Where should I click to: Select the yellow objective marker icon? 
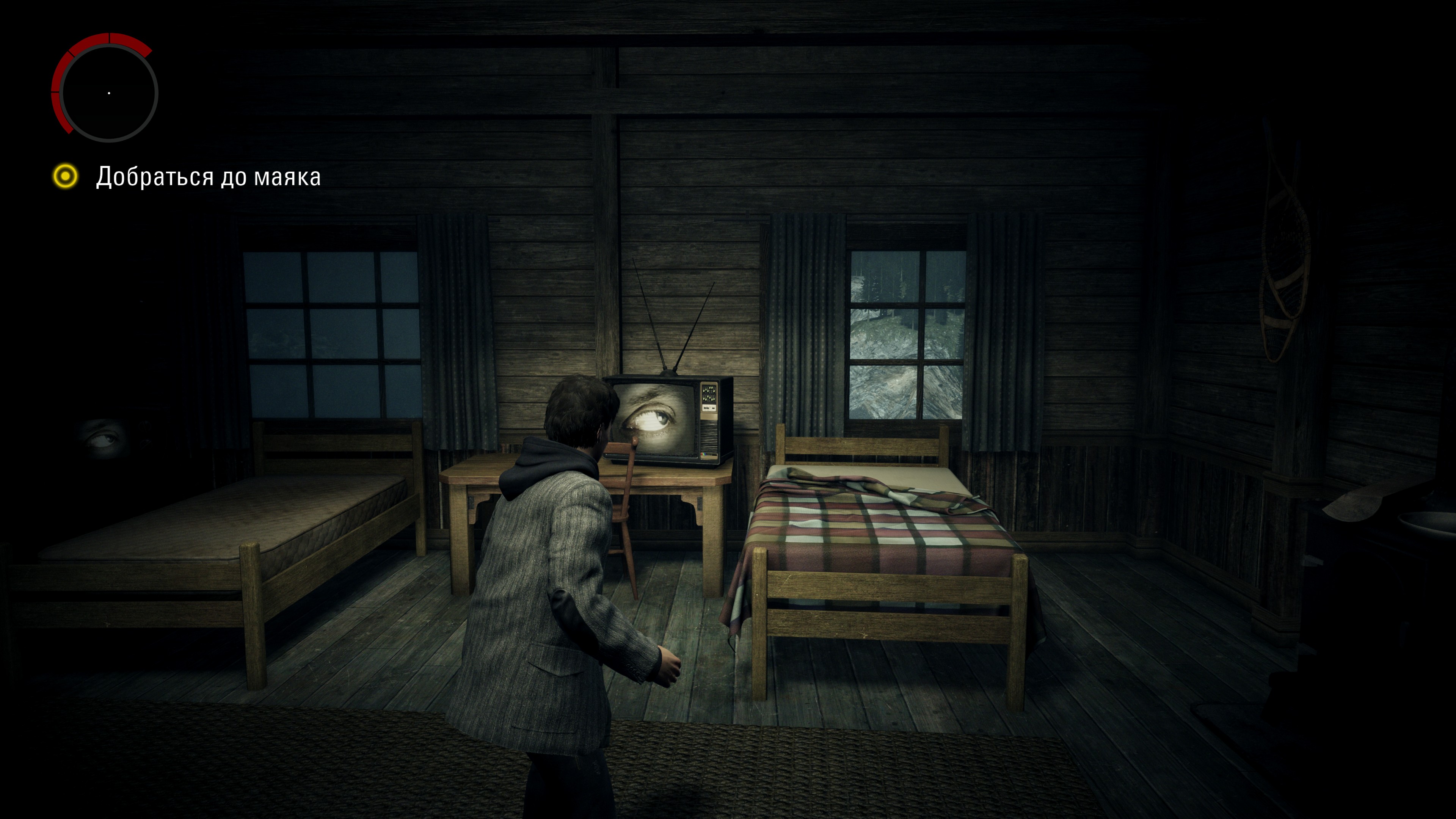tap(66, 176)
